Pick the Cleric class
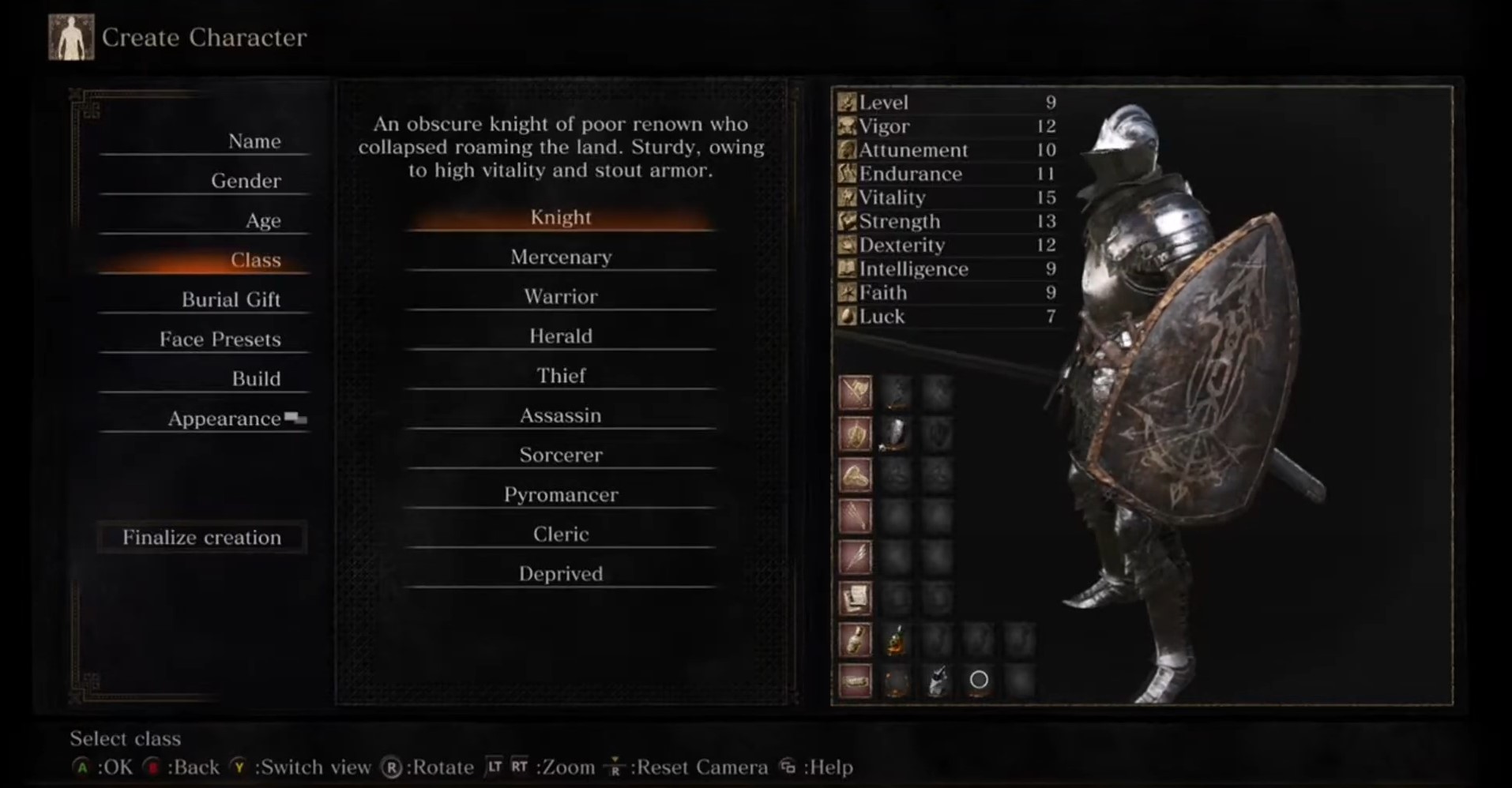Image resolution: width=1512 pixels, height=788 pixels. (561, 534)
